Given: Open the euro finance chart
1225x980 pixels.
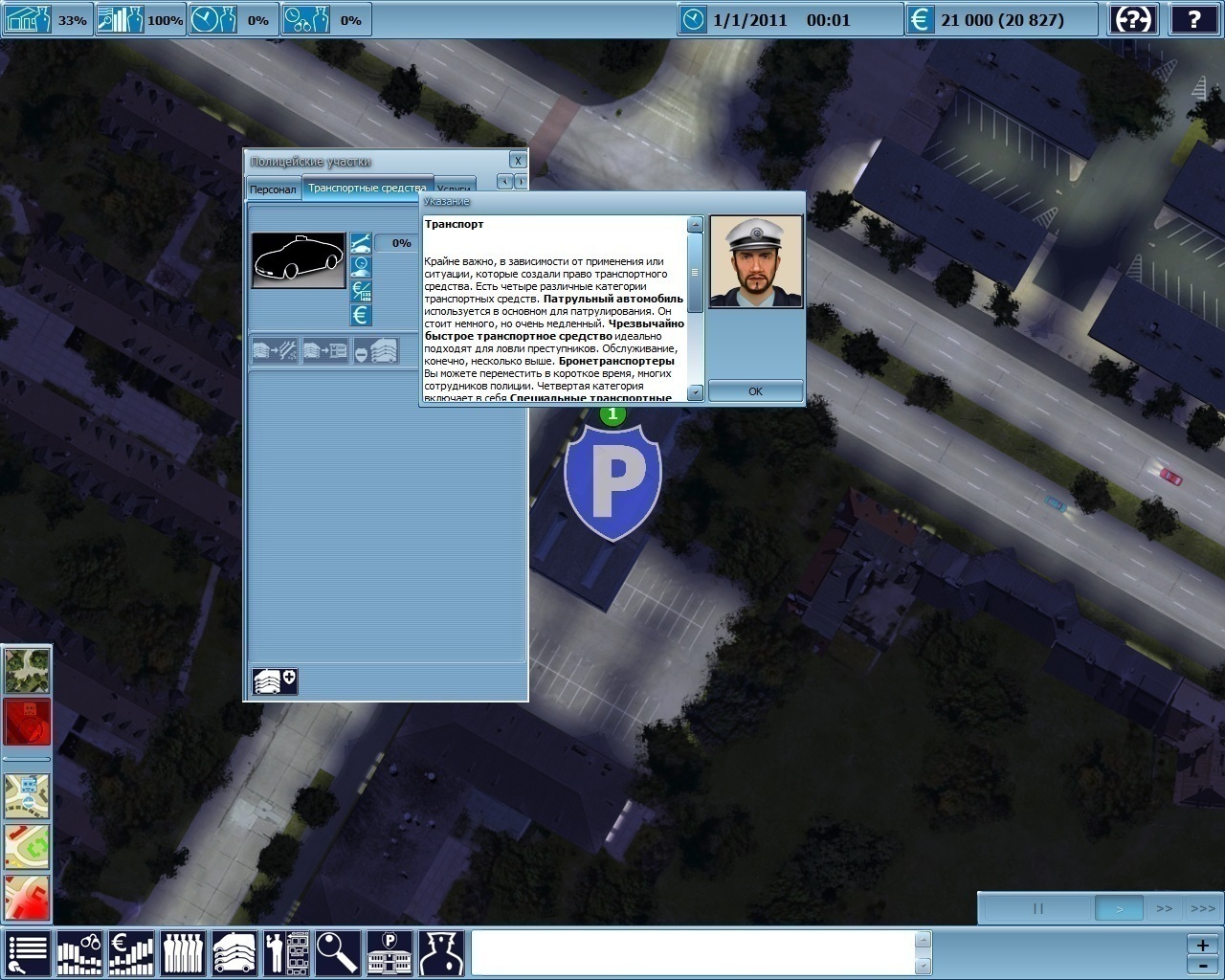Looking at the screenshot, I should [x=131, y=953].
